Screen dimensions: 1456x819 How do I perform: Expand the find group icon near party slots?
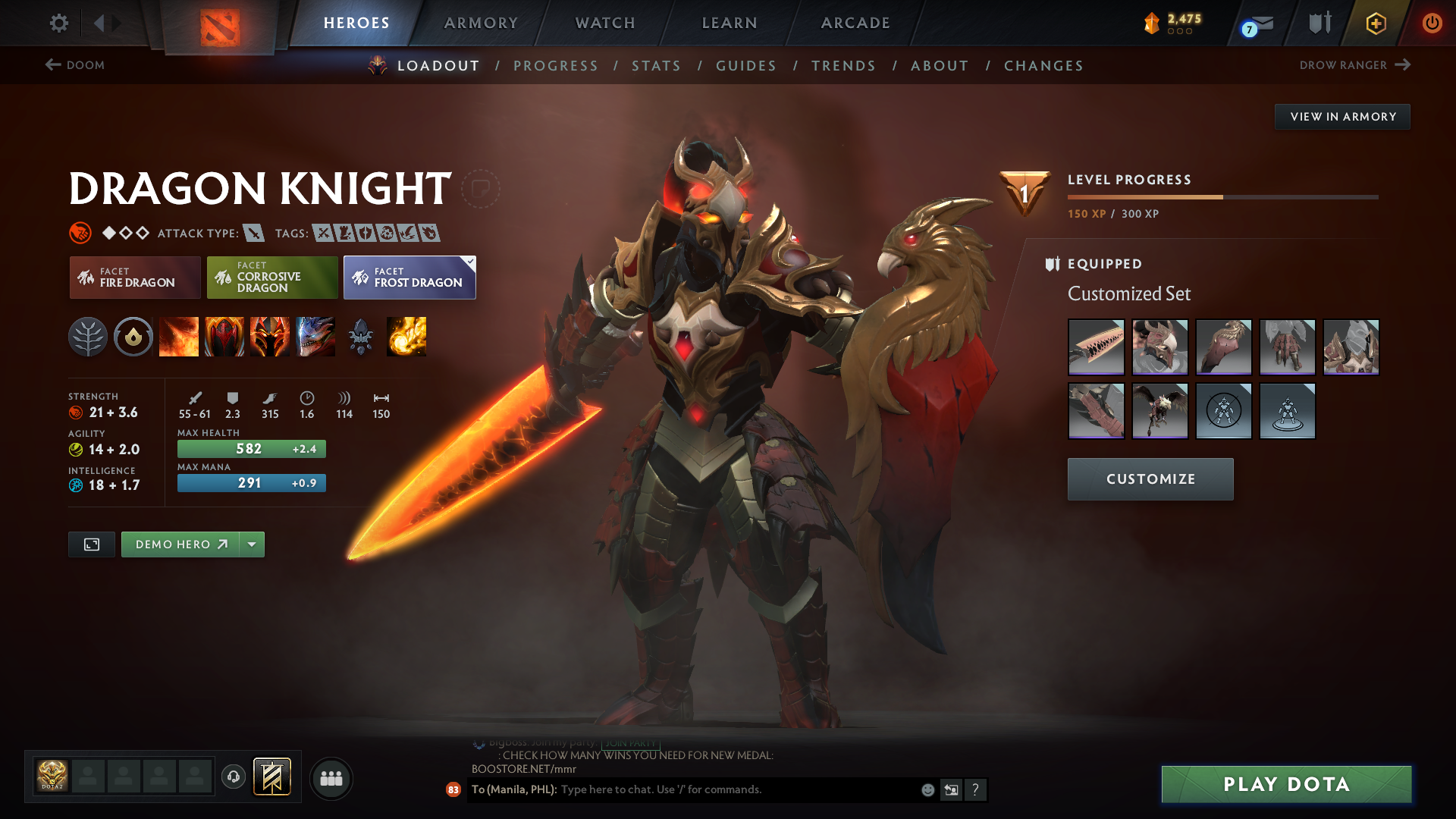[x=331, y=778]
